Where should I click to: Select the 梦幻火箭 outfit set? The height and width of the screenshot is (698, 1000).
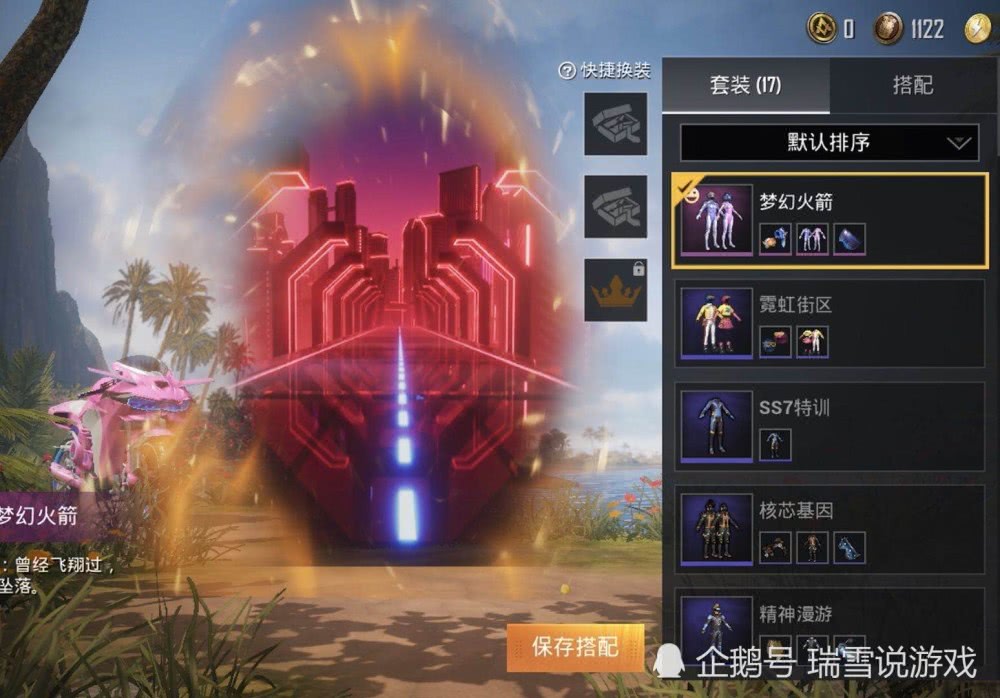click(828, 220)
